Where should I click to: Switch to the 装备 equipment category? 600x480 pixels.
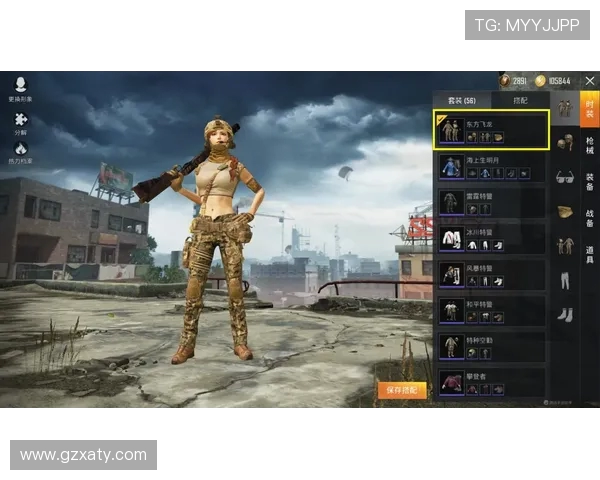click(x=590, y=182)
